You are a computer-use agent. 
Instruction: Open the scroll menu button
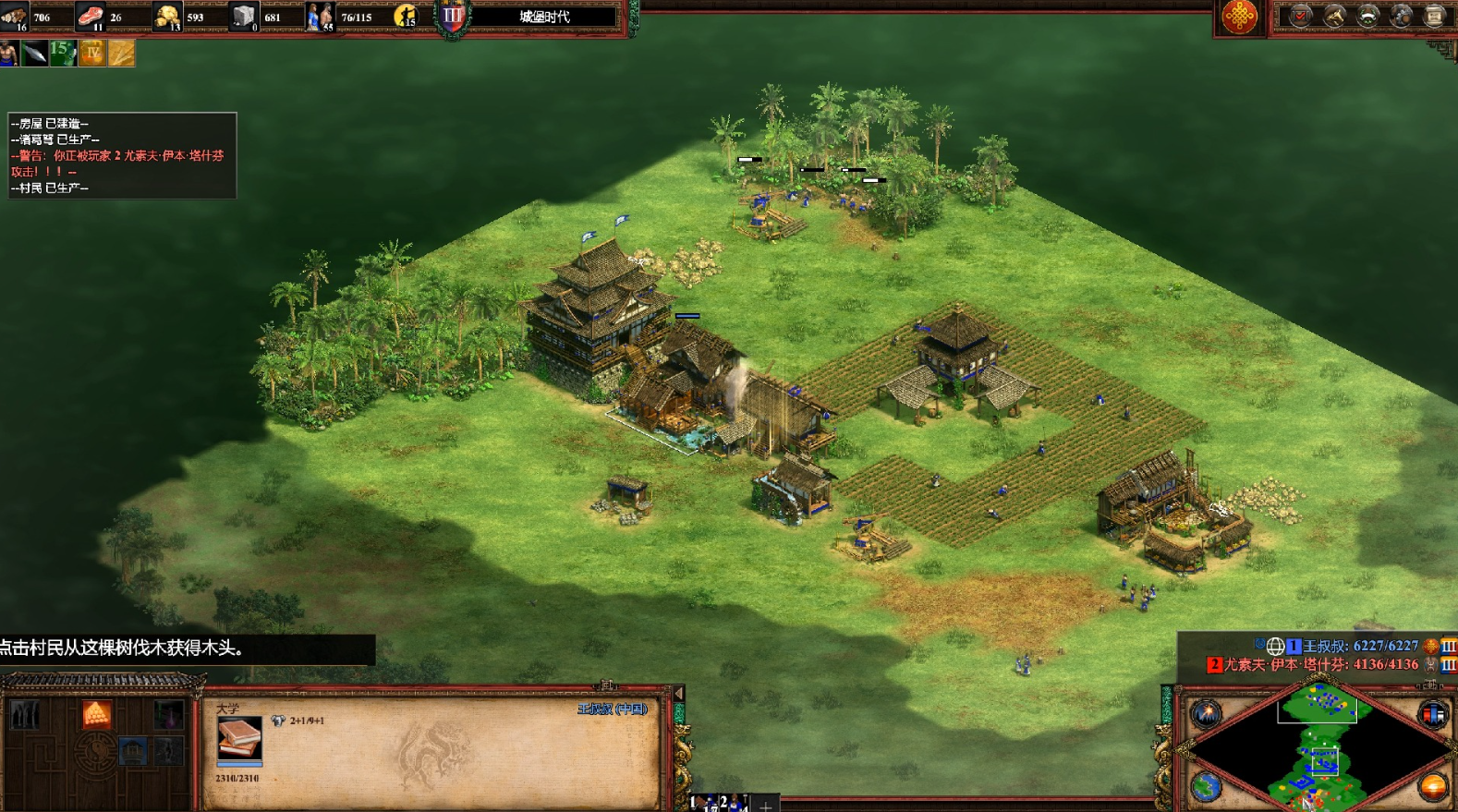point(1434,16)
